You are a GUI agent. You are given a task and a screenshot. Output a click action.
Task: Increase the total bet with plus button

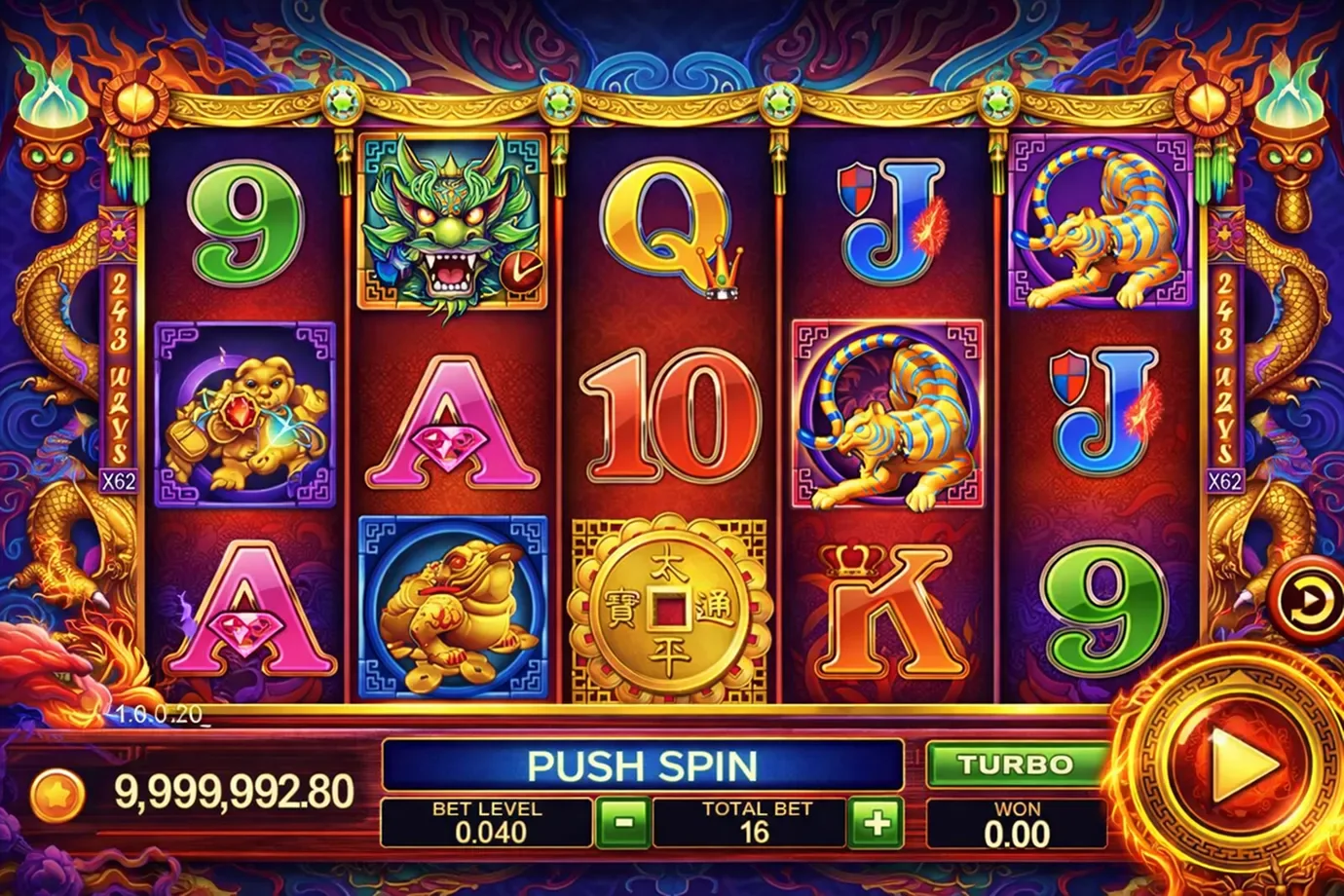876,824
